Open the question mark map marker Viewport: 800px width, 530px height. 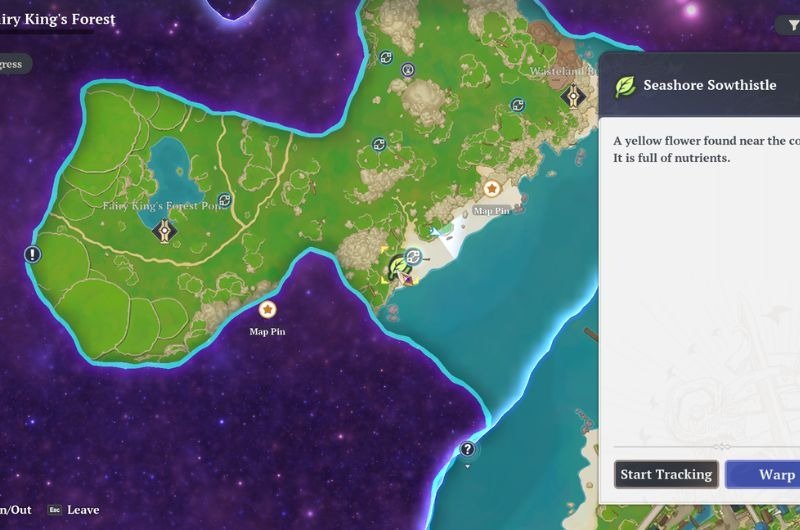[x=467, y=449]
